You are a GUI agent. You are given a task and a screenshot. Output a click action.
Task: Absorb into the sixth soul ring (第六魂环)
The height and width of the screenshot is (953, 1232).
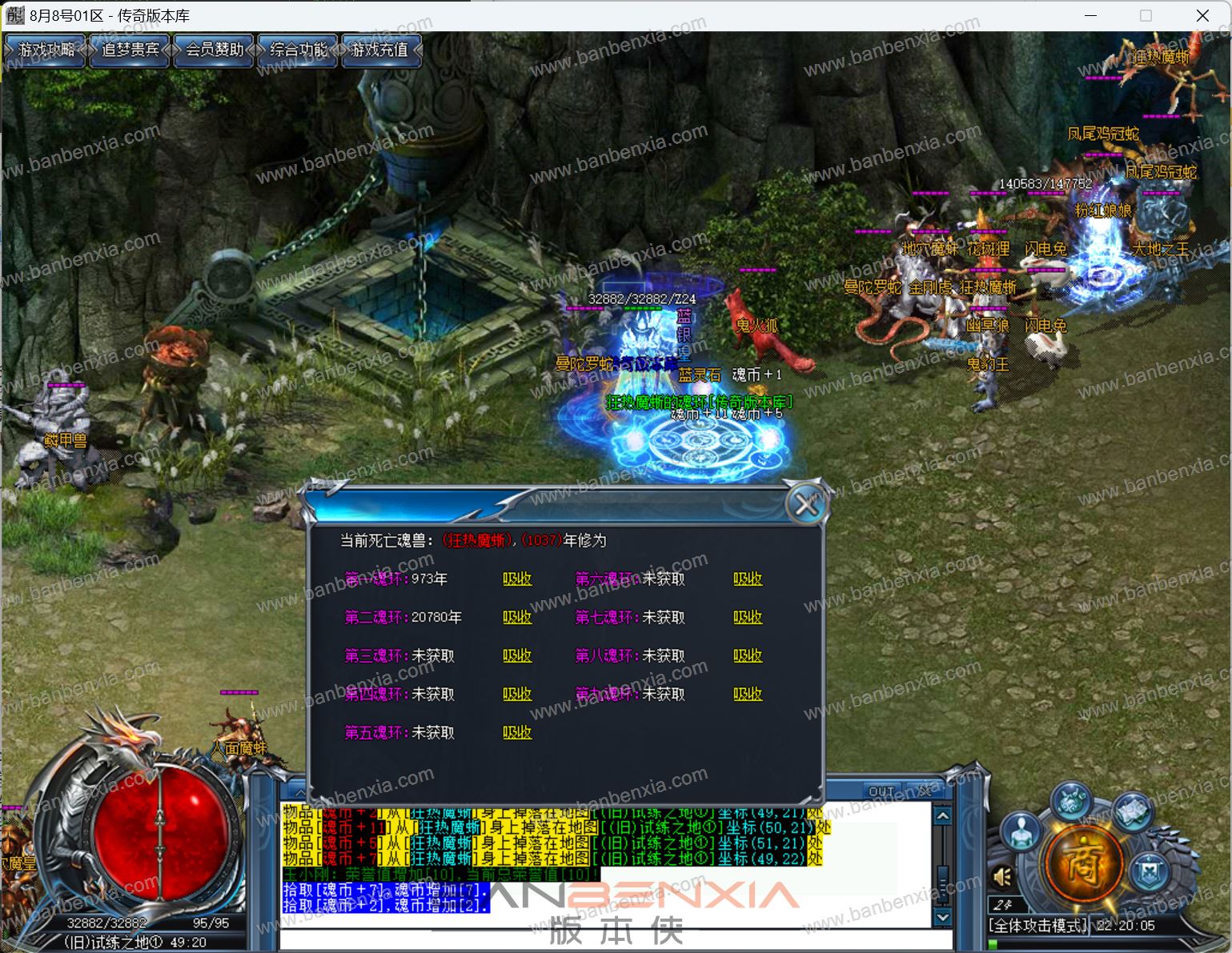748,579
